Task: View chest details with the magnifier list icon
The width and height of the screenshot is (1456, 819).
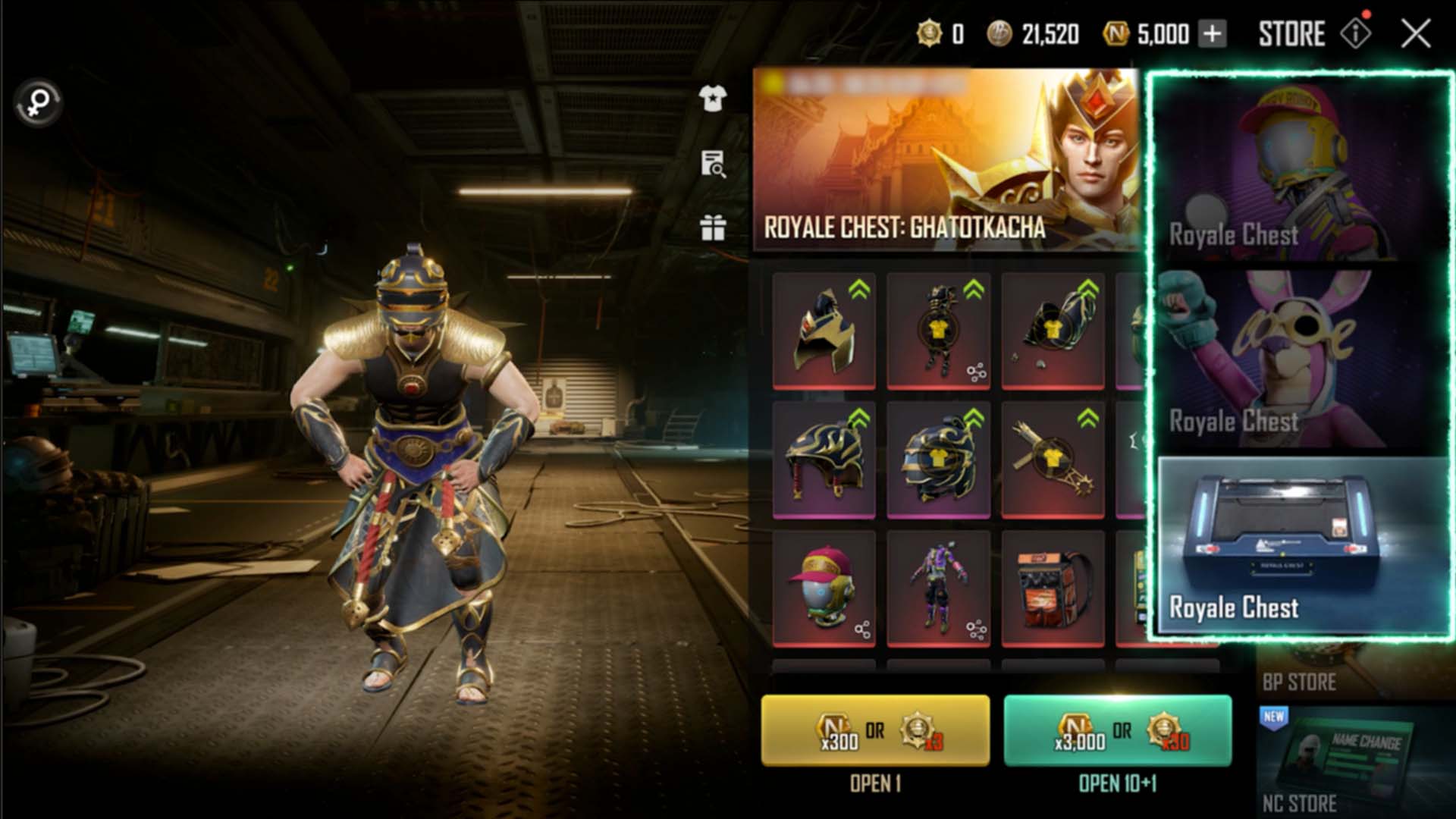Action: [x=712, y=163]
